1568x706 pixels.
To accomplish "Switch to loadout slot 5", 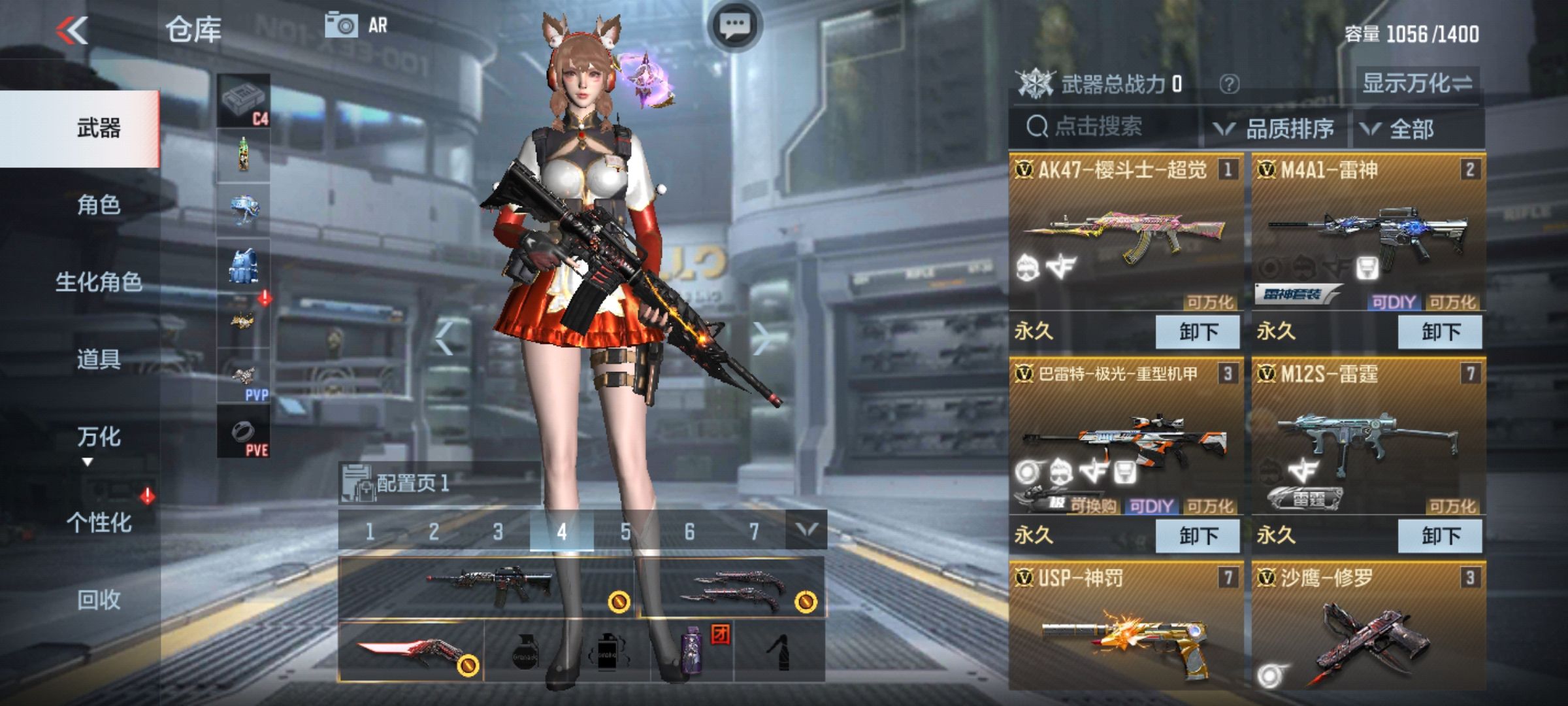I will click(625, 531).
